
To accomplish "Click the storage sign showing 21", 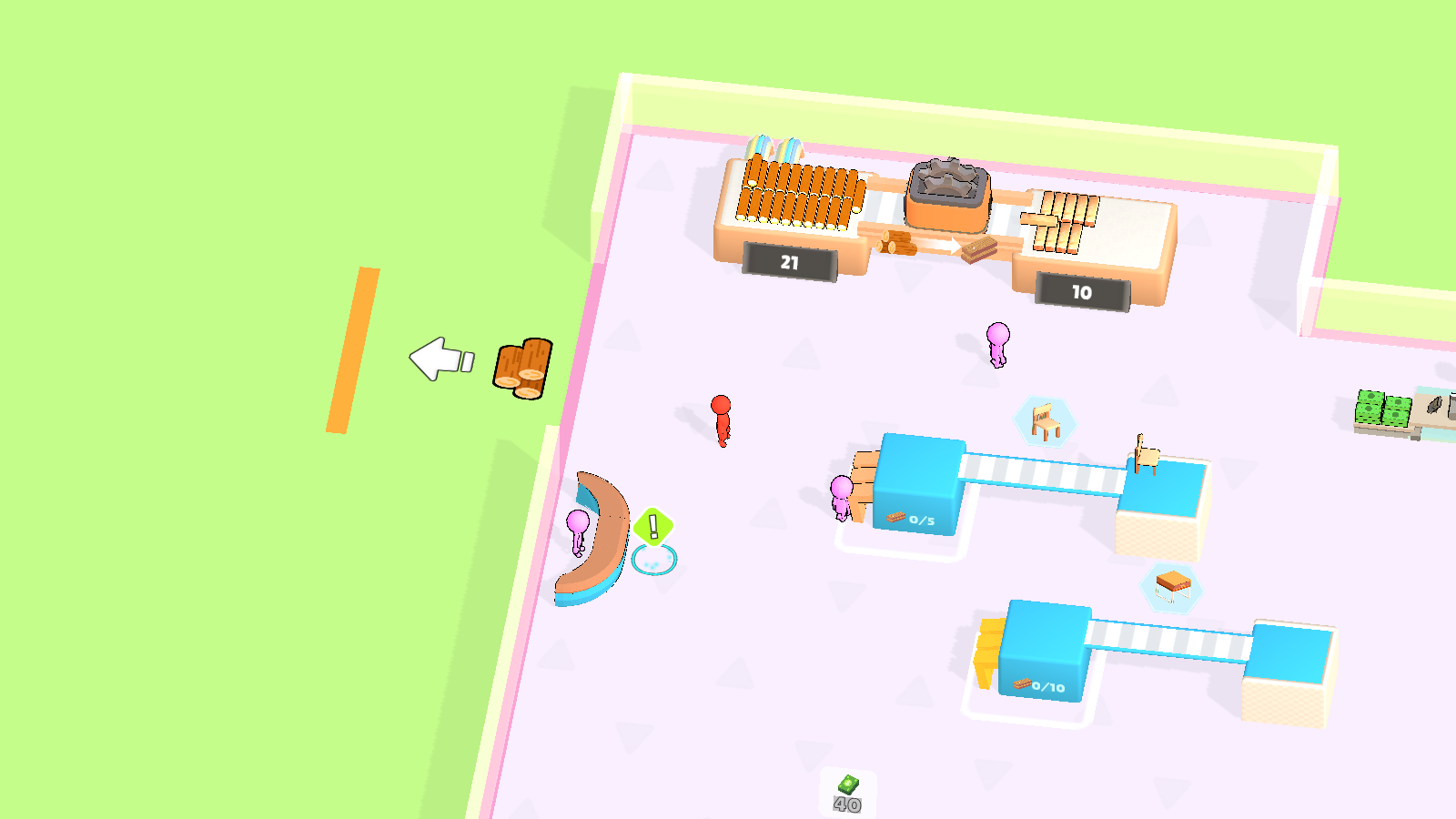I will tap(788, 261).
